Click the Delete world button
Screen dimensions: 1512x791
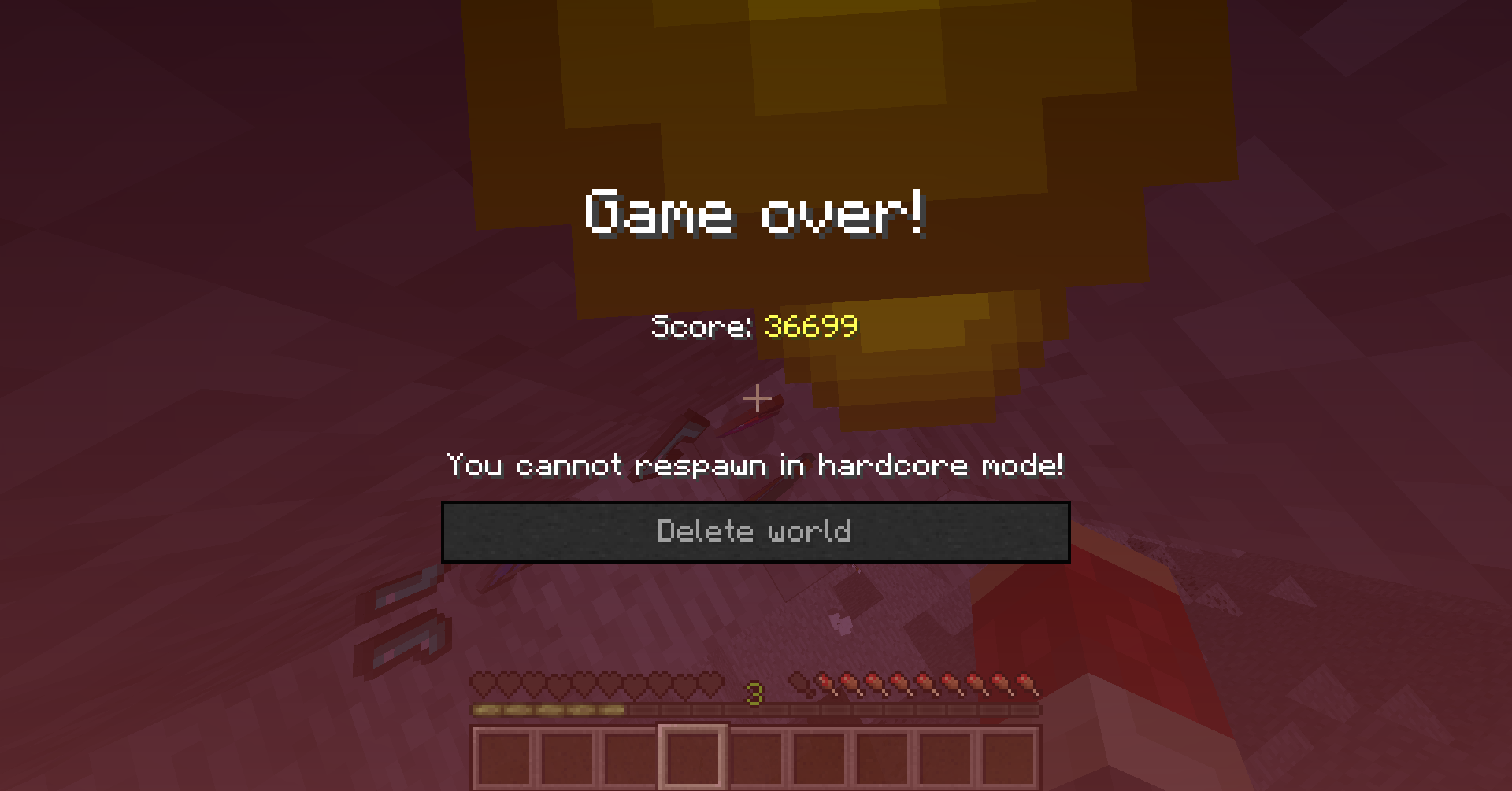754,531
